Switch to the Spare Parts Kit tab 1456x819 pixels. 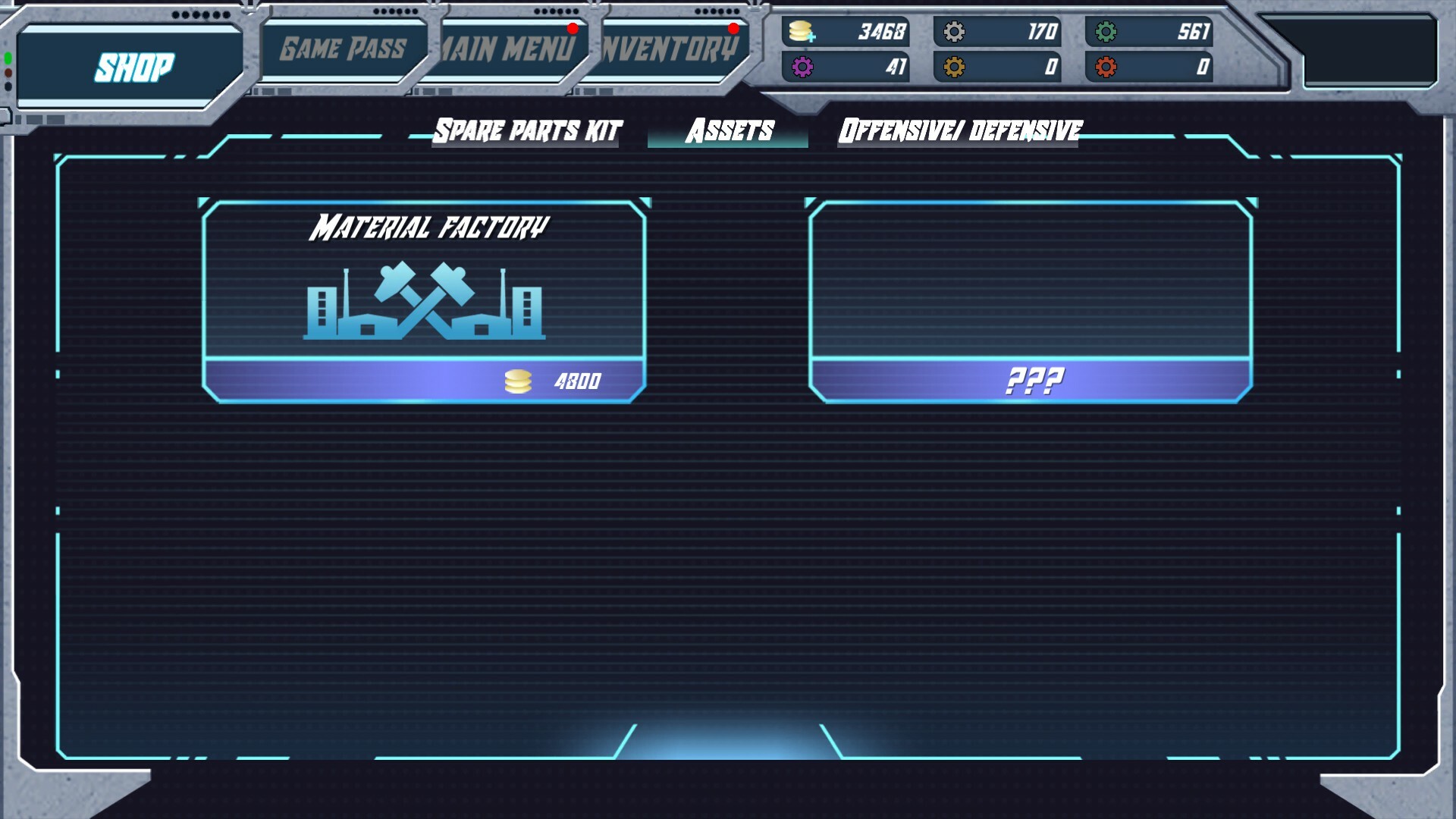point(527,129)
